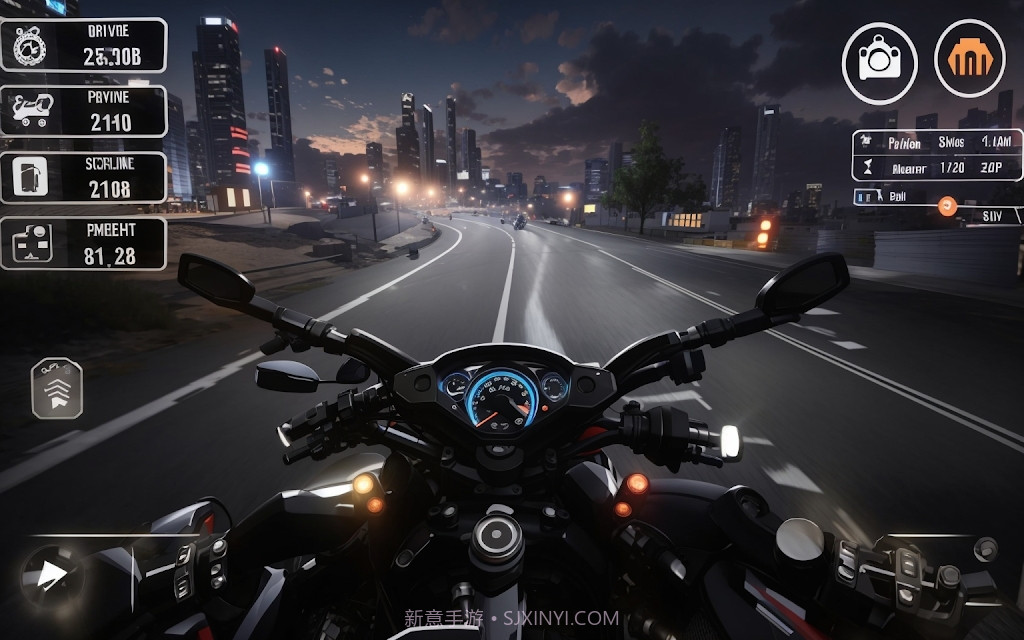The image size is (1024, 640).
Task: Open the camera view button
Action: point(879,63)
